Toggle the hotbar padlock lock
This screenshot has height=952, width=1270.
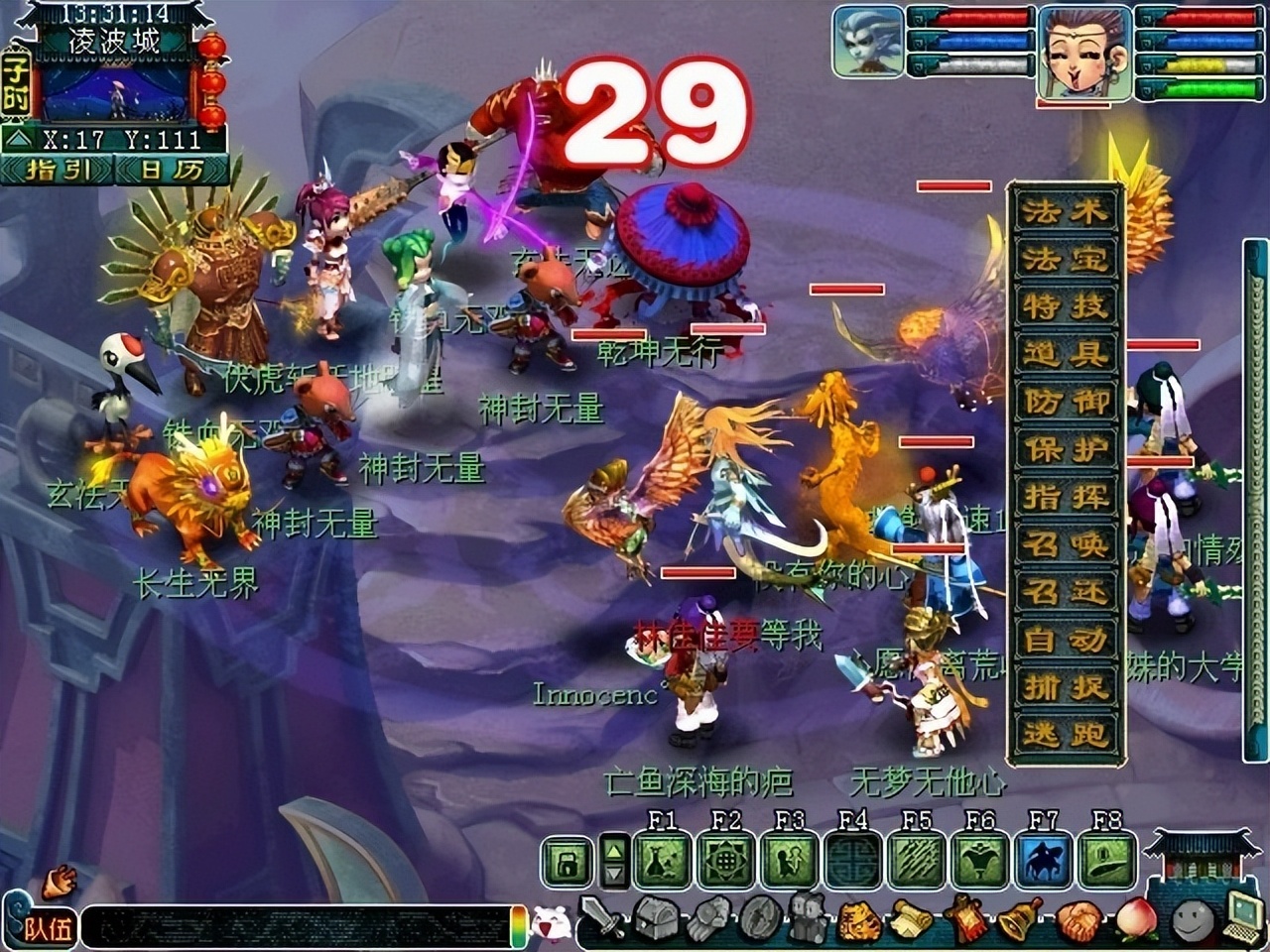click(568, 862)
